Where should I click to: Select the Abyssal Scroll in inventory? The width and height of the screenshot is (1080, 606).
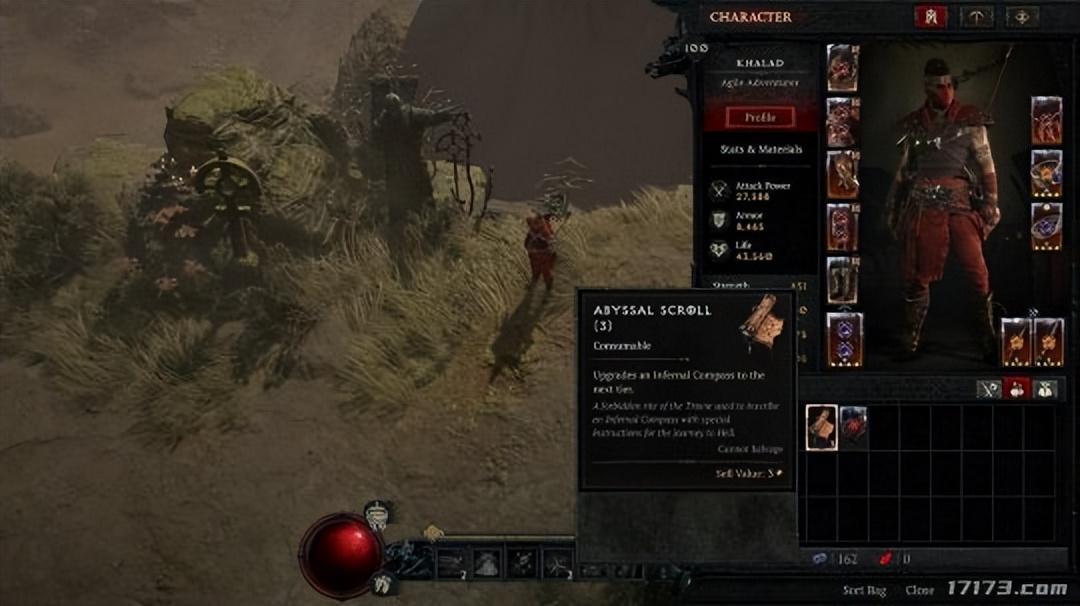(x=822, y=427)
